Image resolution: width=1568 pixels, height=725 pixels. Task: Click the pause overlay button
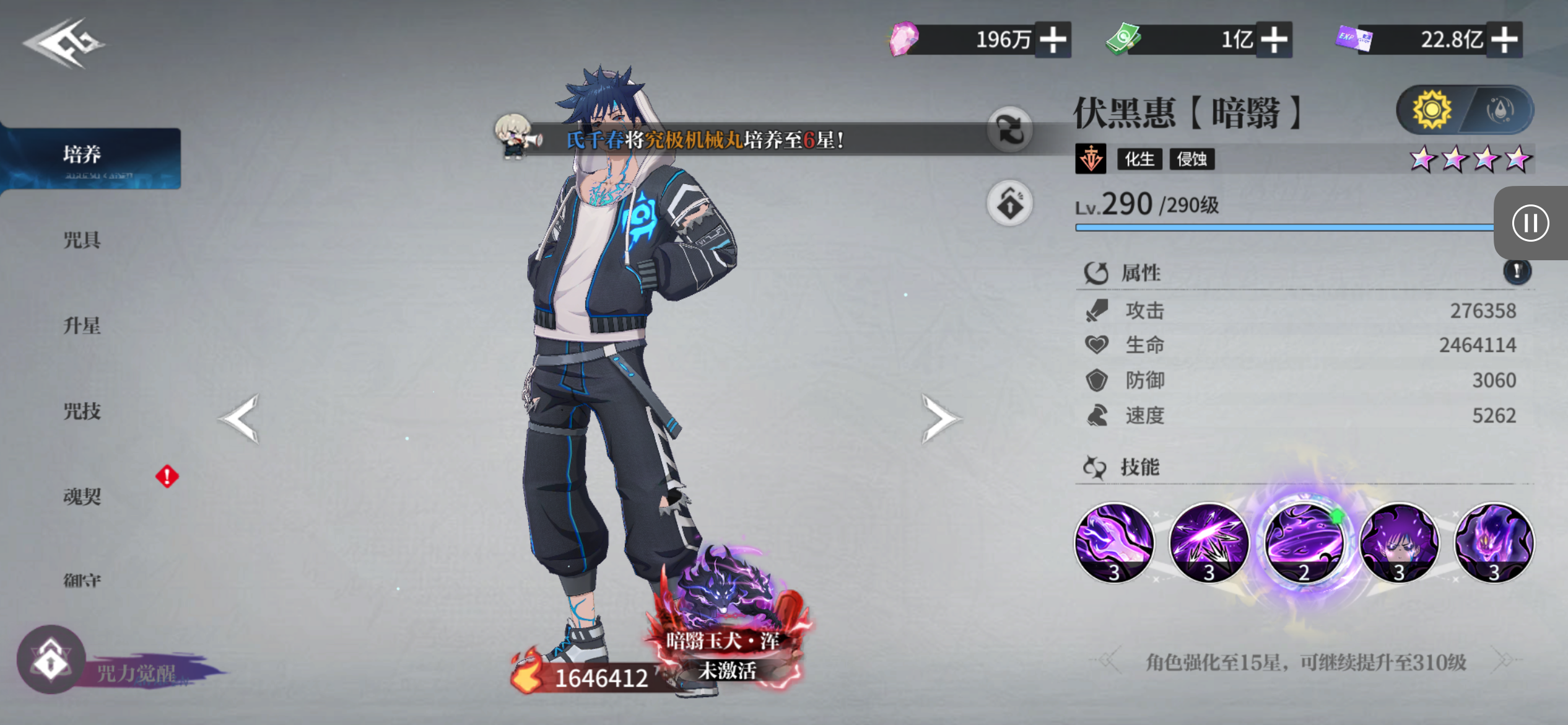1530,223
